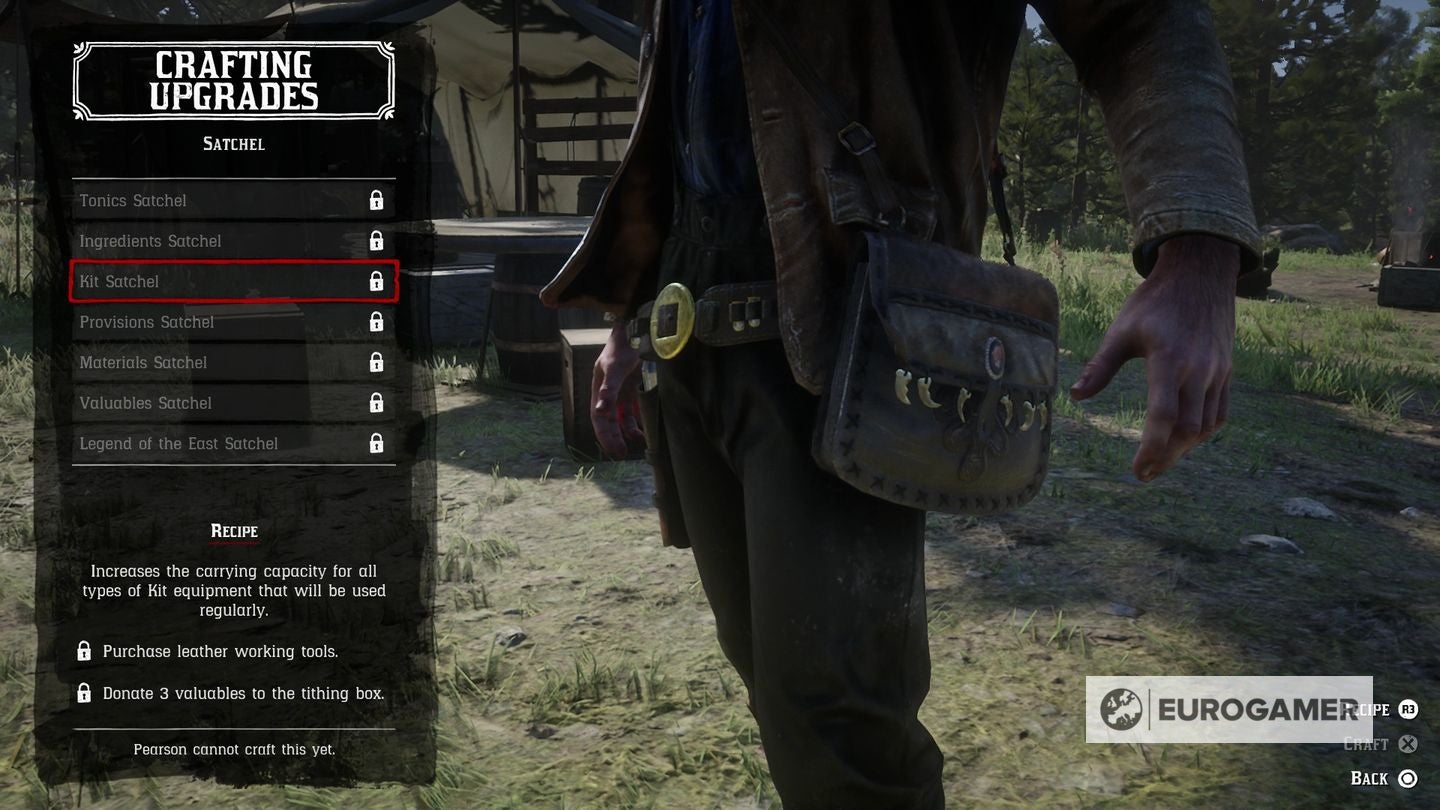Click the lock icon beside Valuables Satchel
This screenshot has width=1440, height=810.
pos(377,402)
